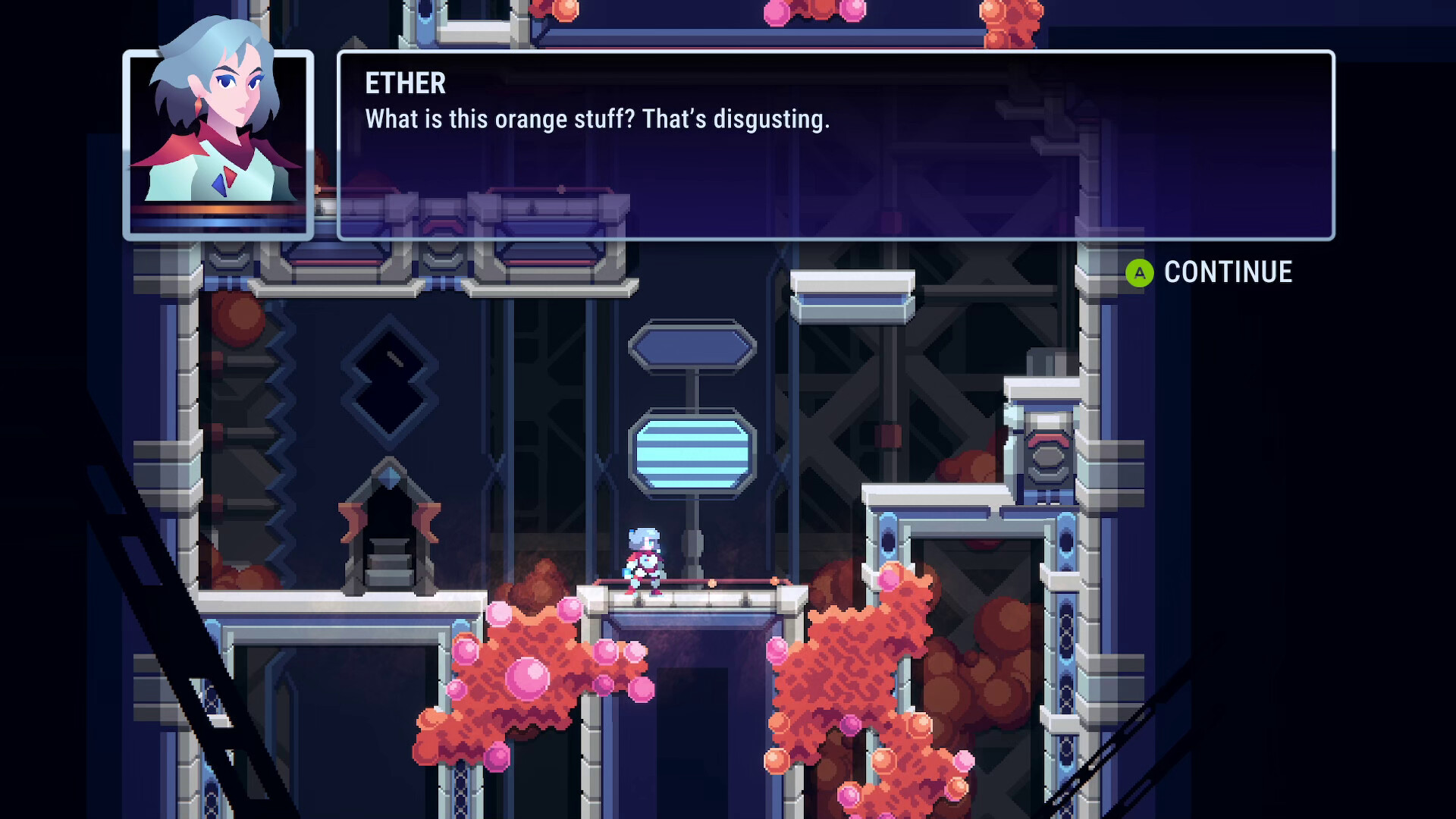Click the dialogue text about orange stuff
This screenshot has height=819, width=1456.
[597, 118]
